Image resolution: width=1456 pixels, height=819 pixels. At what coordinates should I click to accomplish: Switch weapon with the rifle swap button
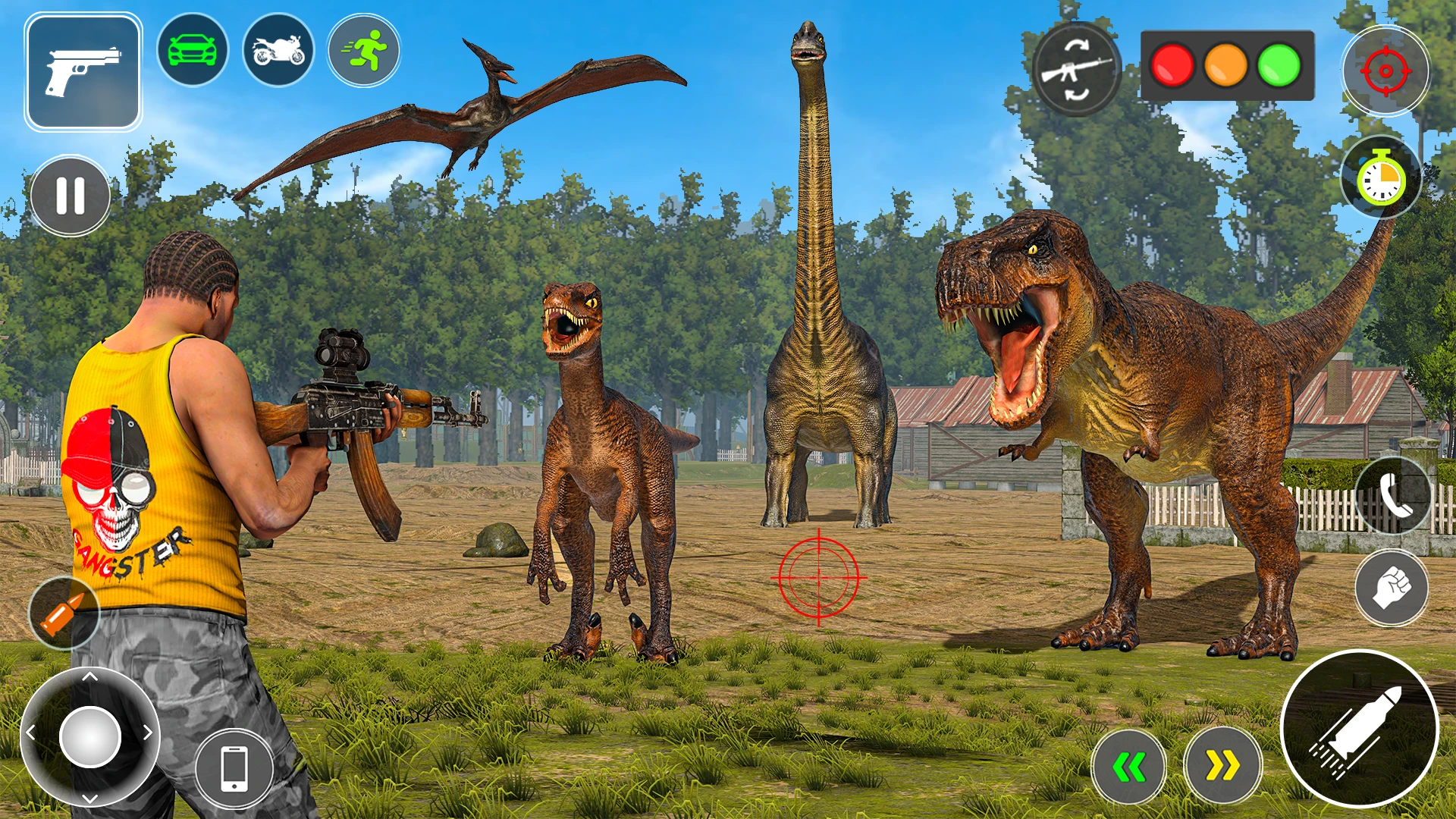point(1077,70)
